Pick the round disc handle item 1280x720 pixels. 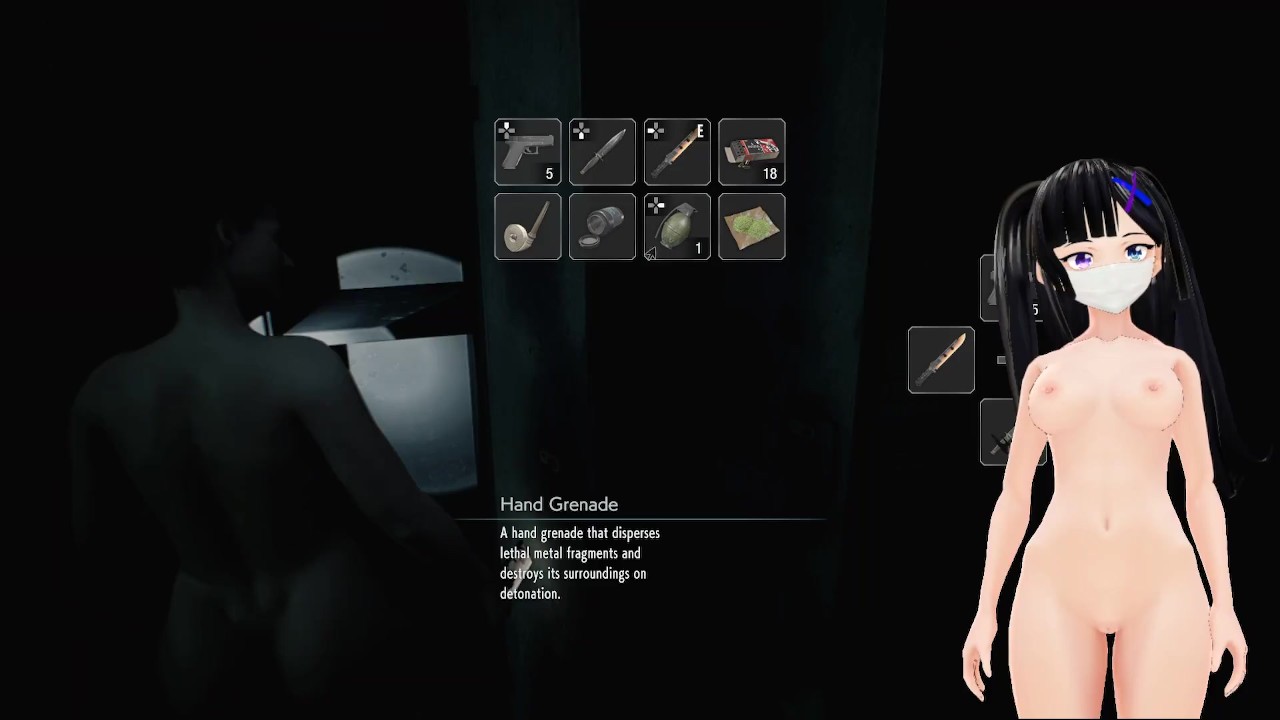(527, 227)
